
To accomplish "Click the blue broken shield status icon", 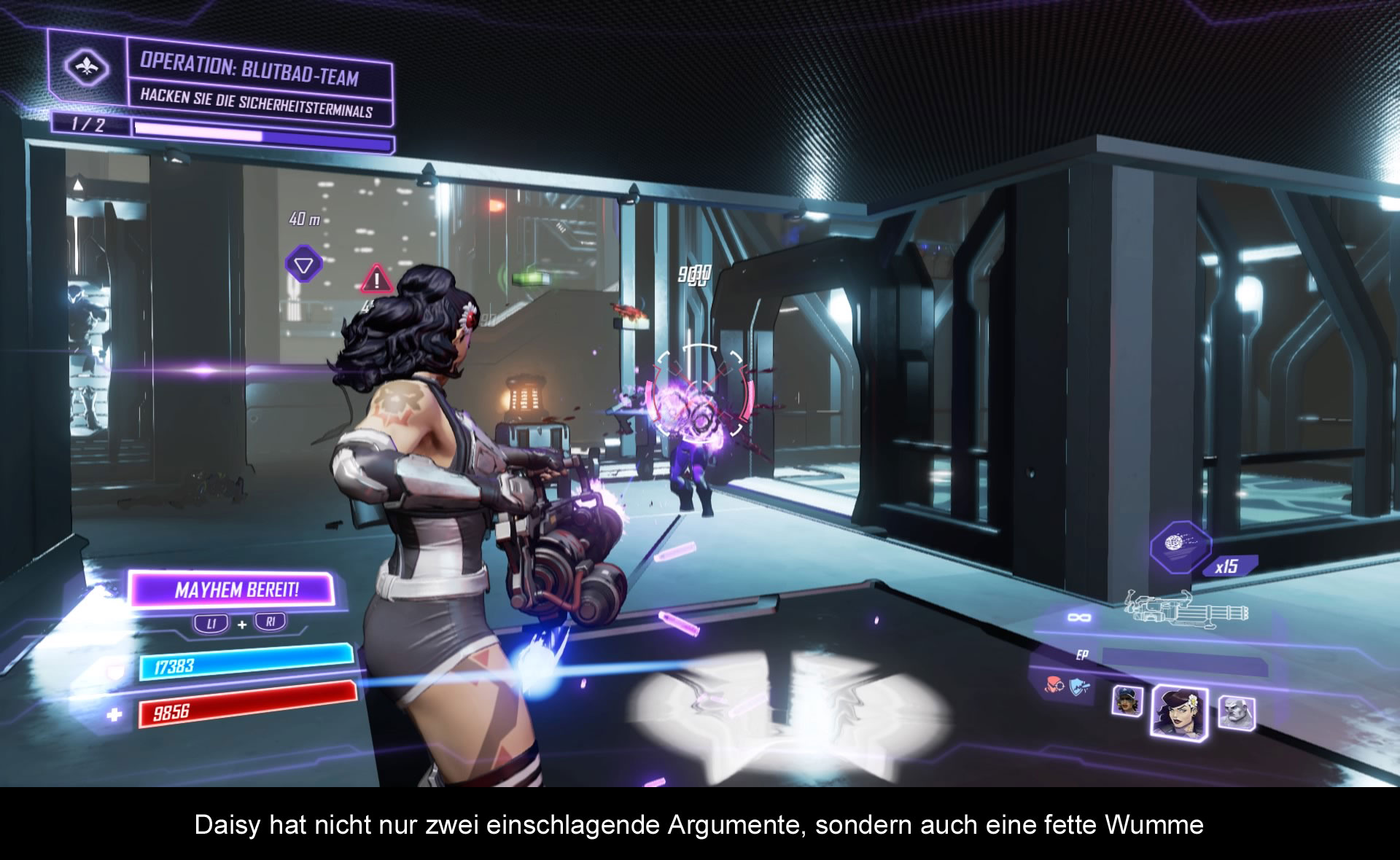I will coord(1080,686).
